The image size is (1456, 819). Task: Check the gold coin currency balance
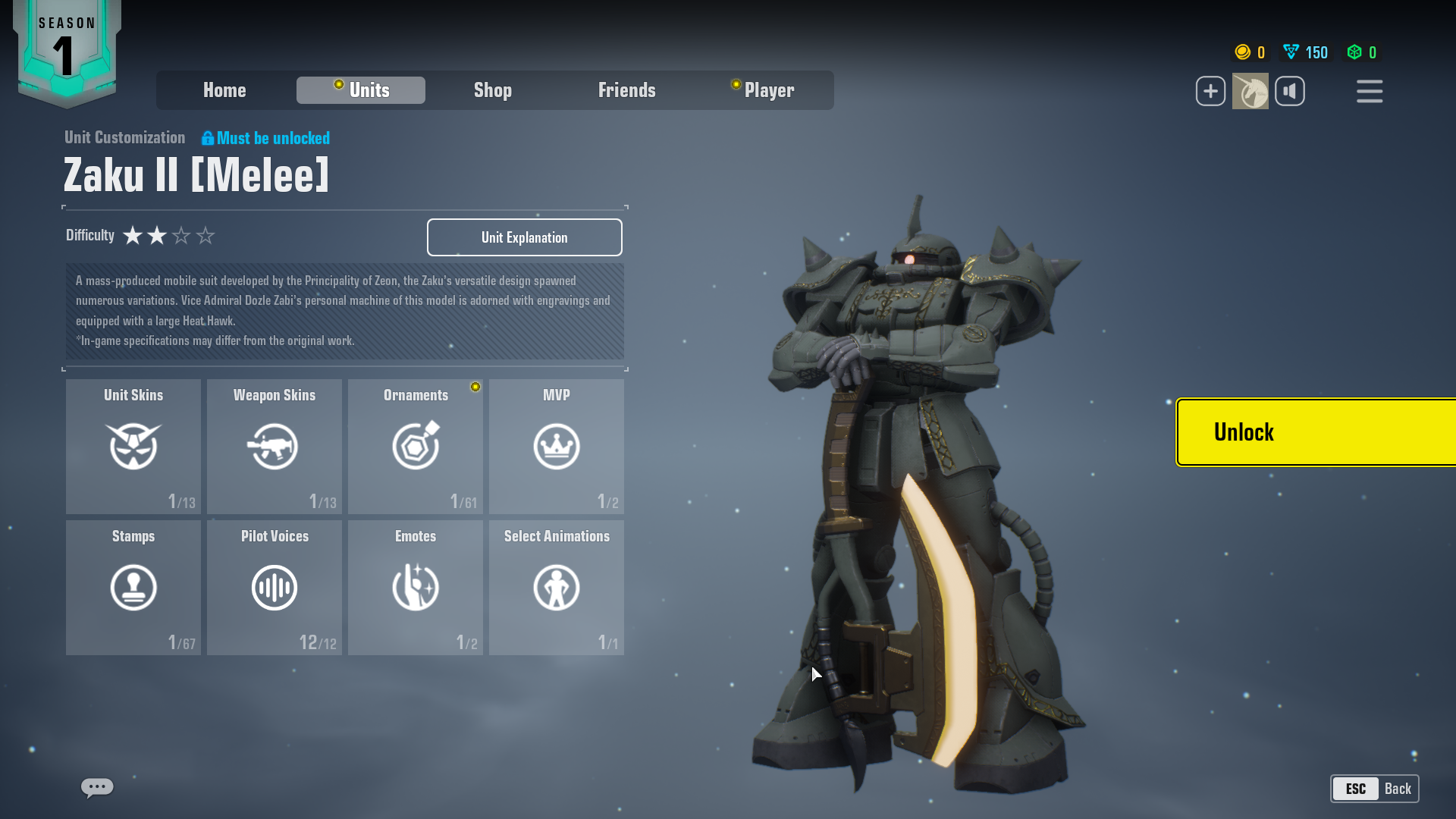tap(1249, 52)
